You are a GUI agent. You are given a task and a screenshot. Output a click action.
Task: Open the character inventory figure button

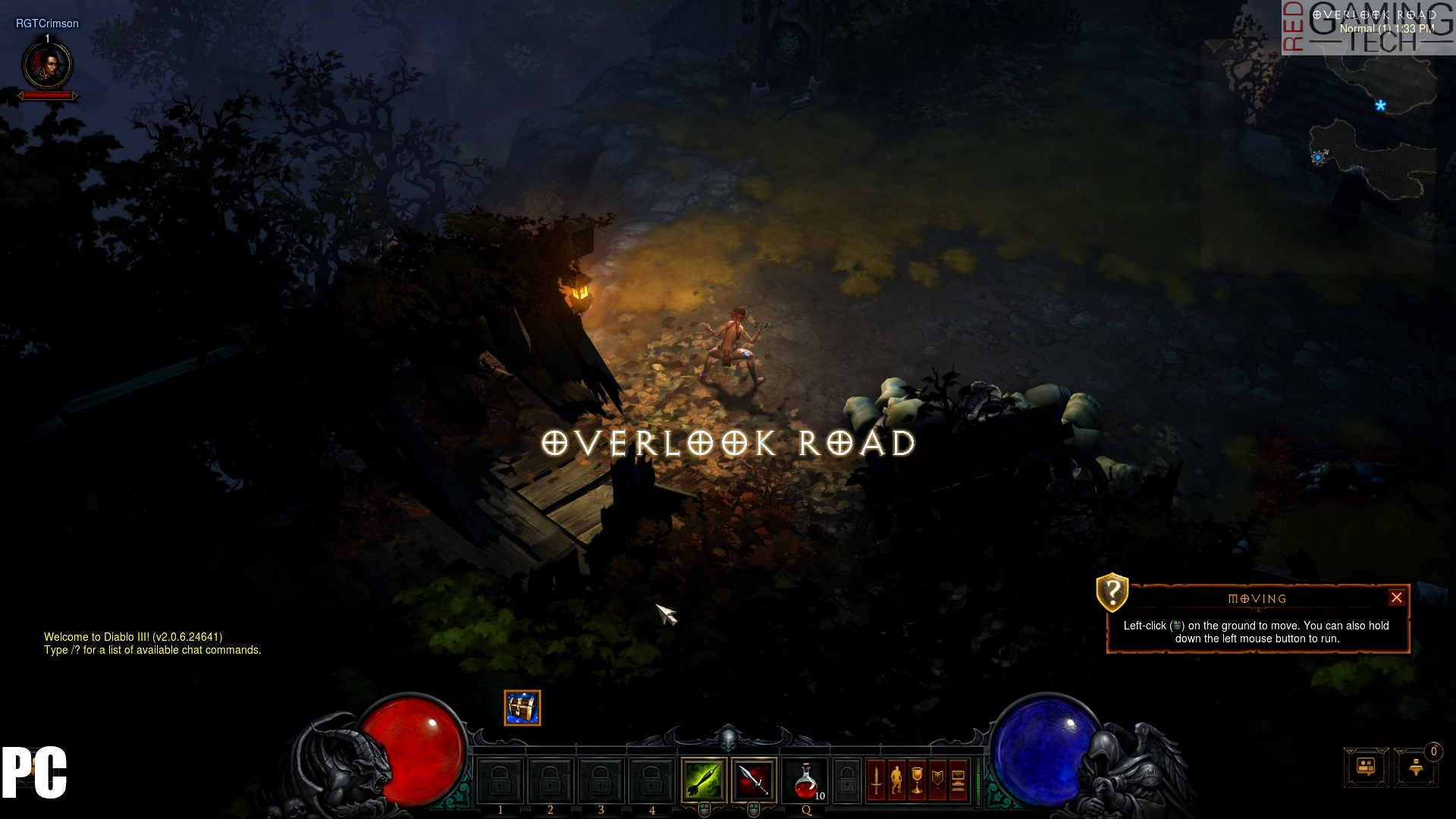click(x=897, y=780)
